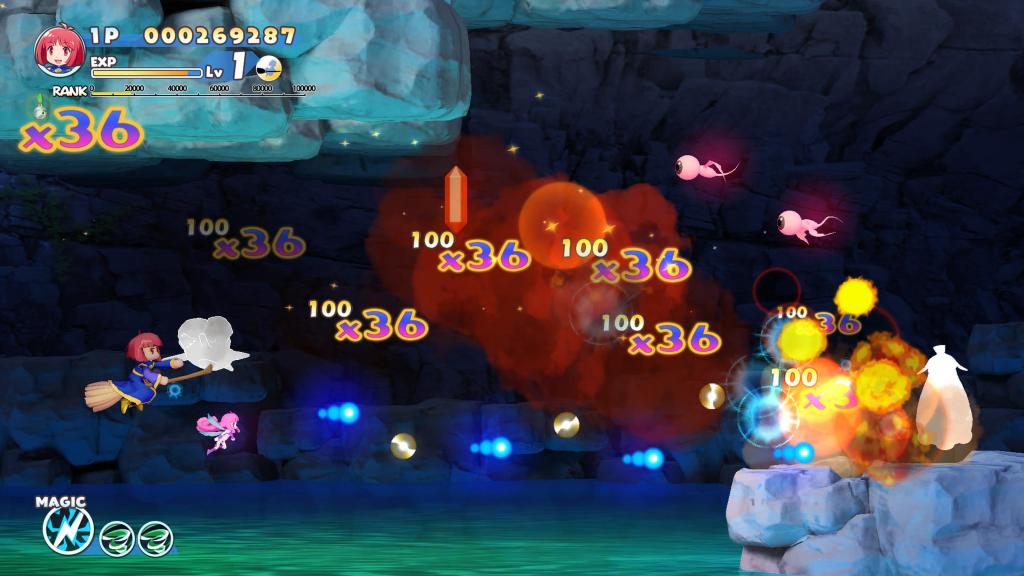The image size is (1024, 576).
Task: Activate the lightning bolt magic icon
Action: [x=67, y=531]
